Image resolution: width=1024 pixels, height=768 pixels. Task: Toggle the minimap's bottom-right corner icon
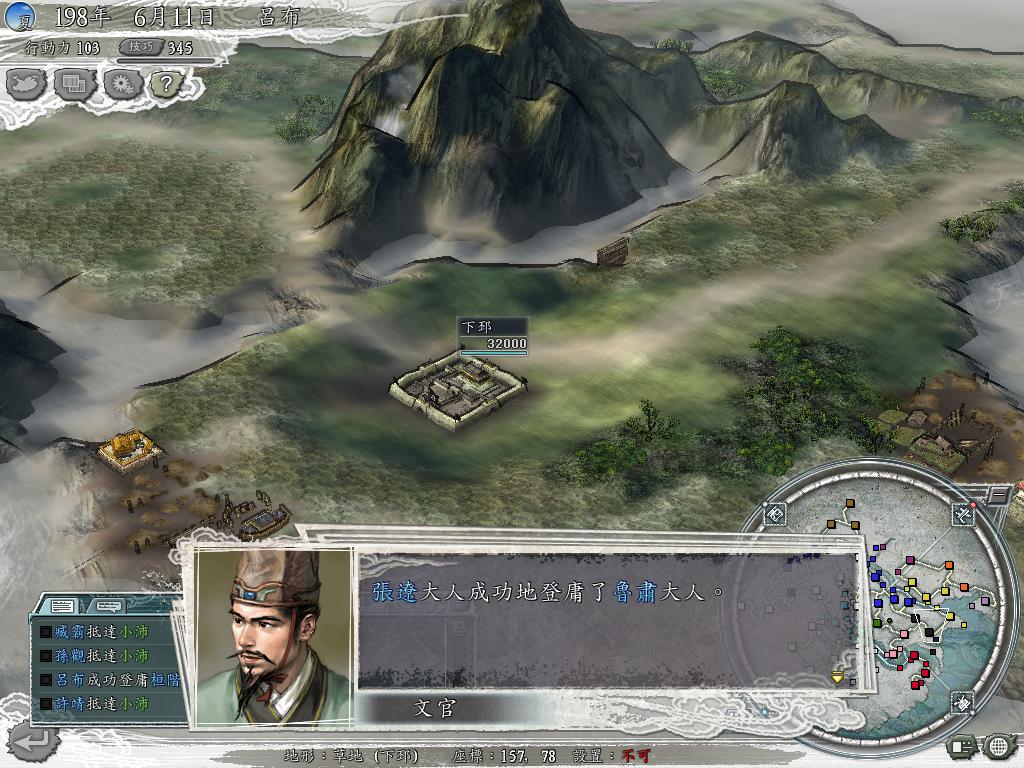point(961,702)
